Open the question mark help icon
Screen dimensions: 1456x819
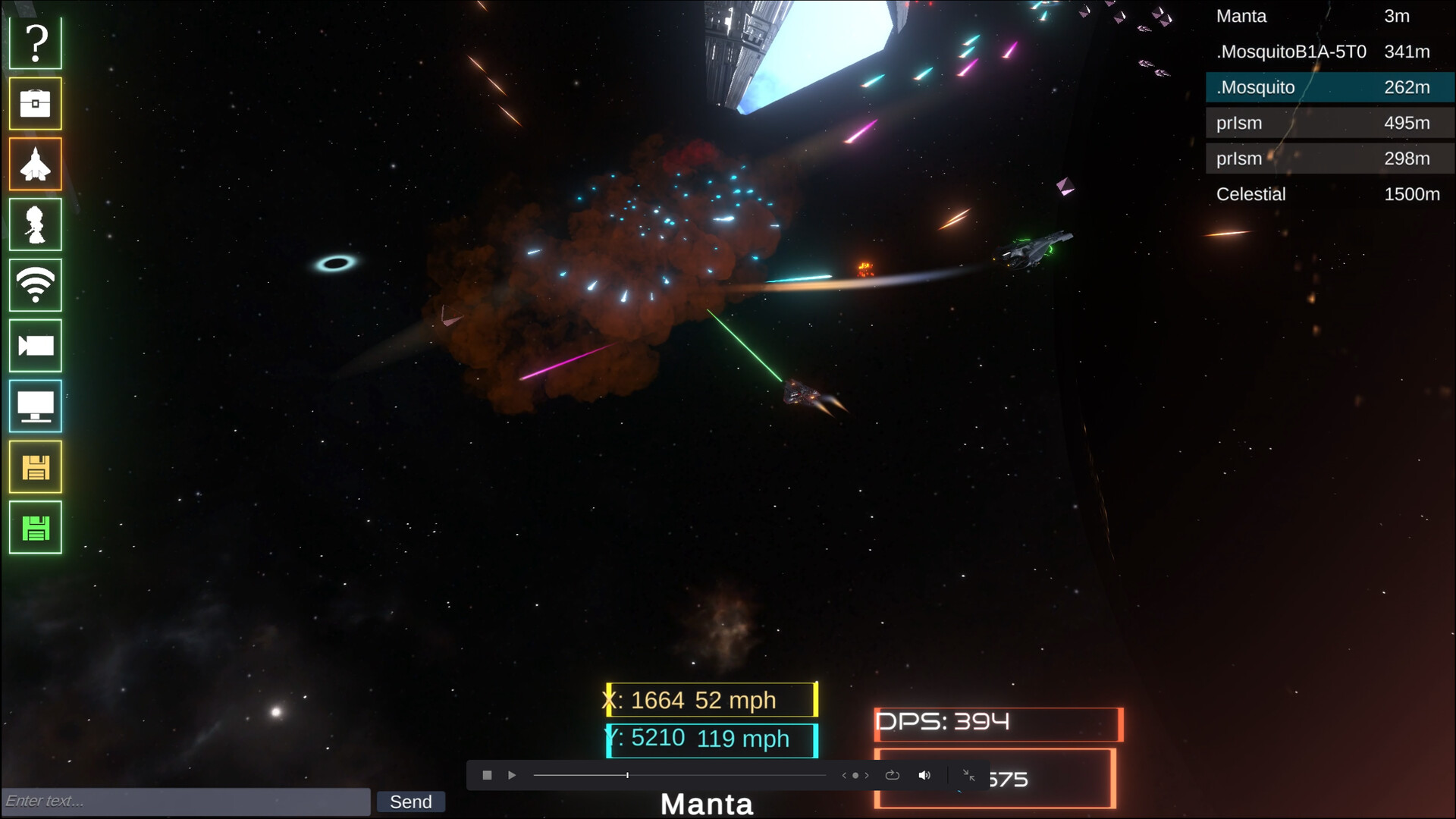[36, 43]
